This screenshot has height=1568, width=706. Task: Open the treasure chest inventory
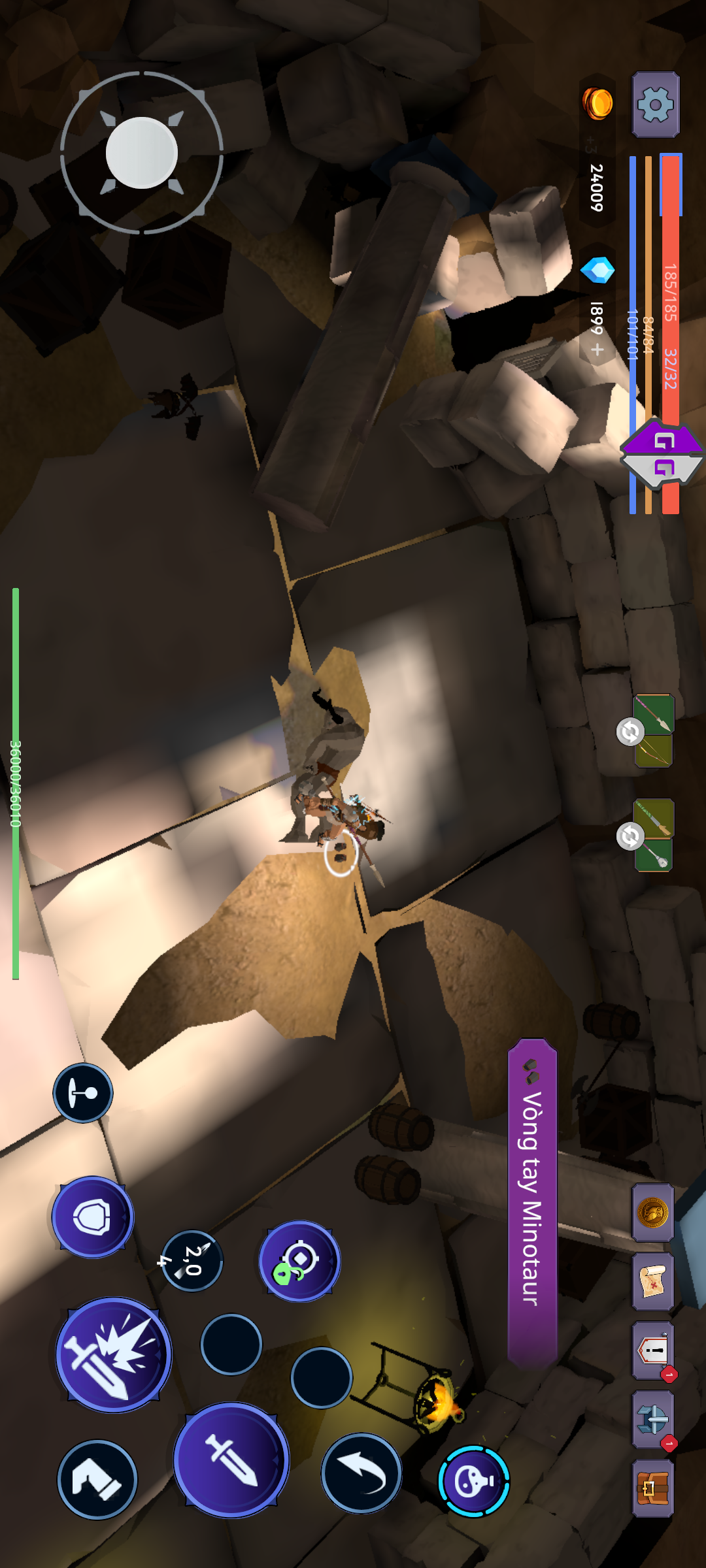click(x=652, y=1488)
